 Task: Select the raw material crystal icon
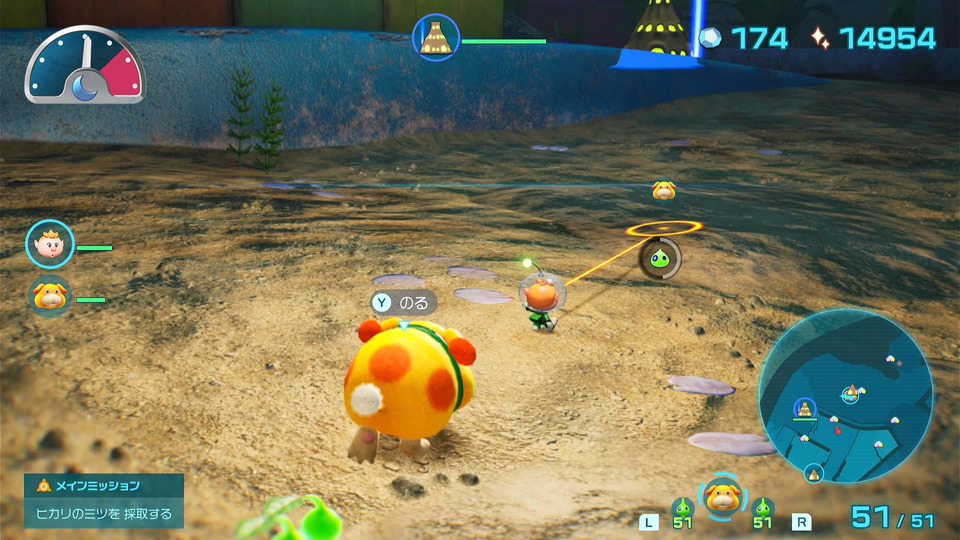(x=709, y=38)
